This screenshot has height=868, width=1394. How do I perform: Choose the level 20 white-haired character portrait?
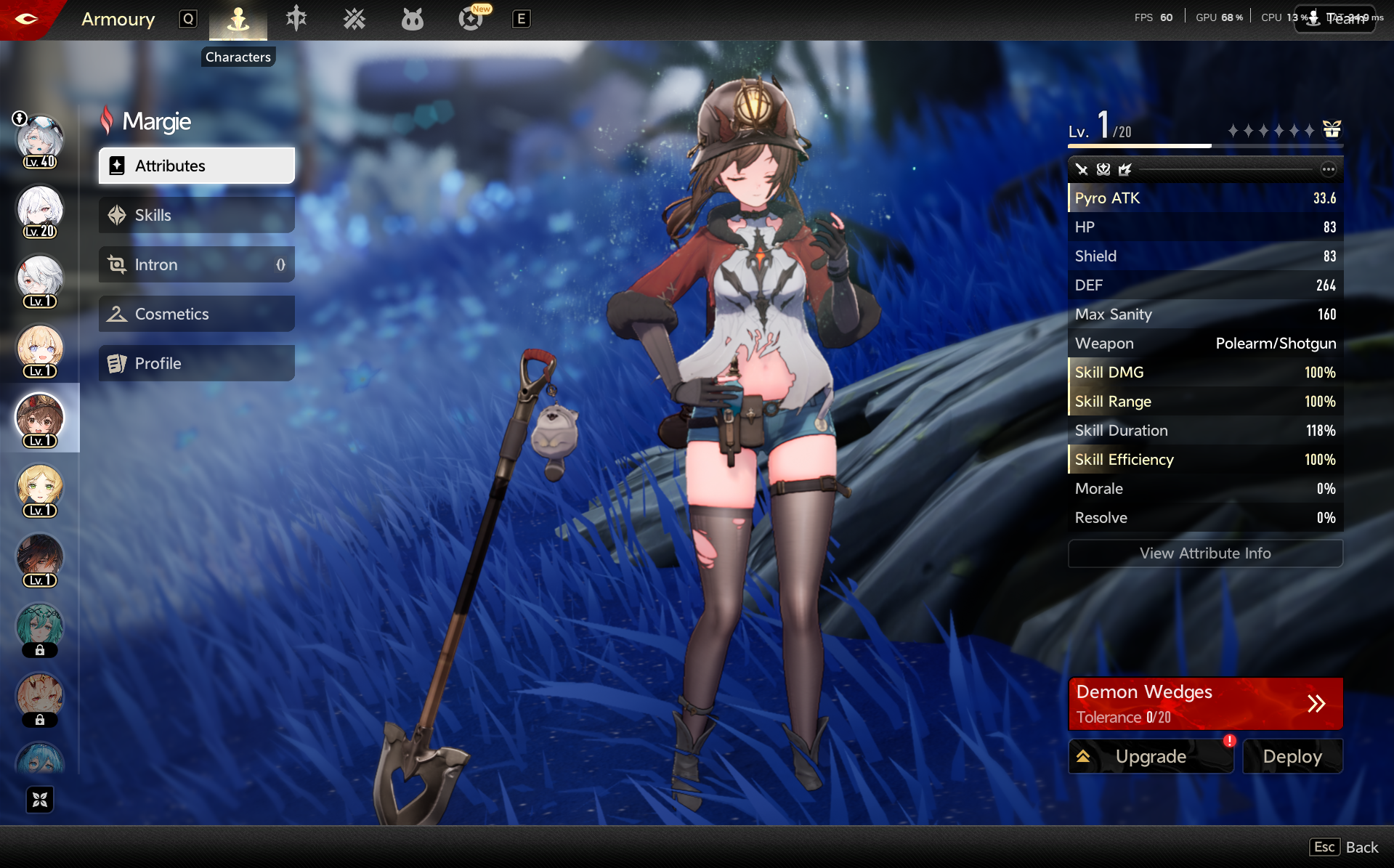(40, 211)
